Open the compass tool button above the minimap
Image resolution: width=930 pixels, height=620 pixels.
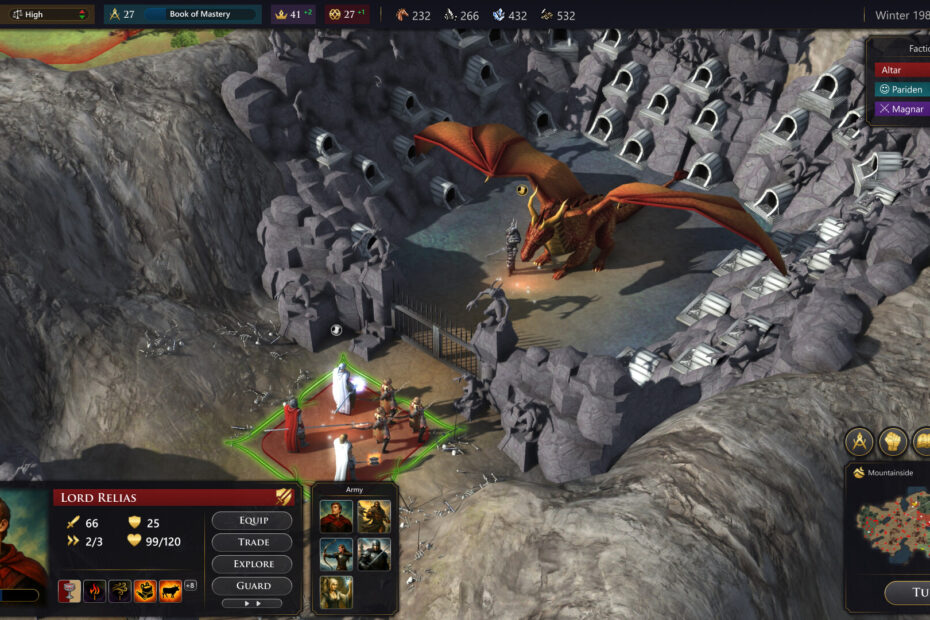point(860,441)
